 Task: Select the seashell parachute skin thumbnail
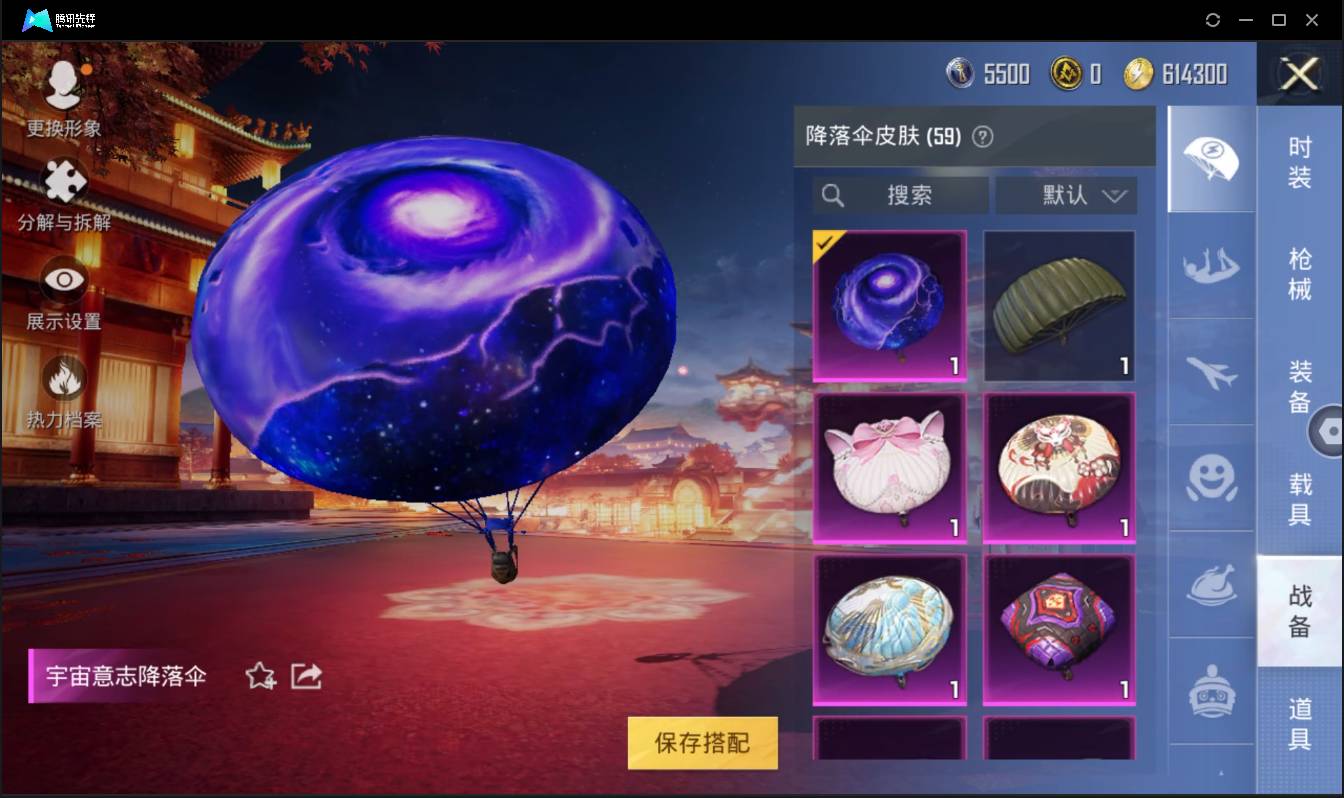click(889, 628)
